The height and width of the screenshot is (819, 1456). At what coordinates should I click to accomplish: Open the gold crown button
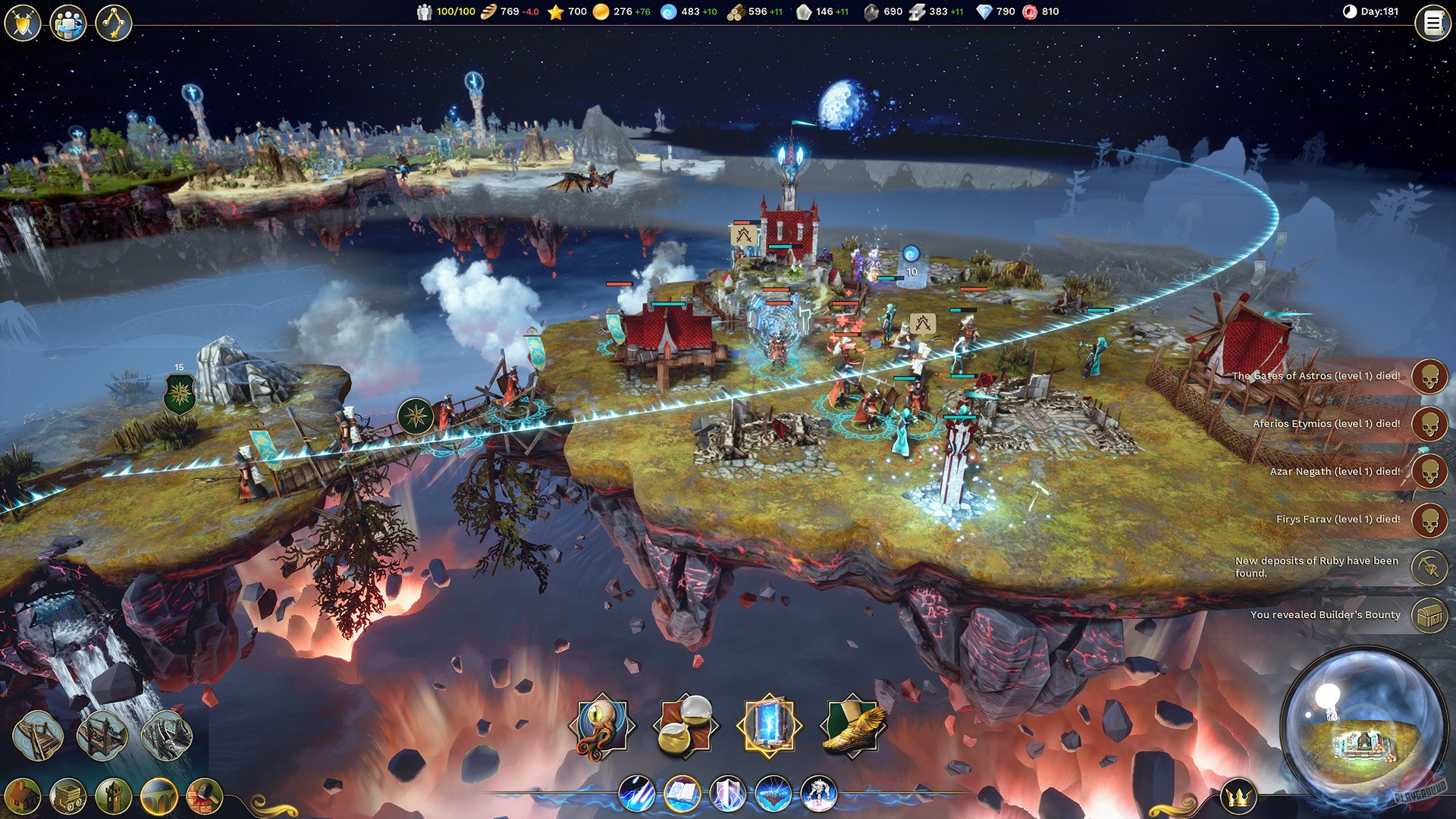tap(1238, 797)
